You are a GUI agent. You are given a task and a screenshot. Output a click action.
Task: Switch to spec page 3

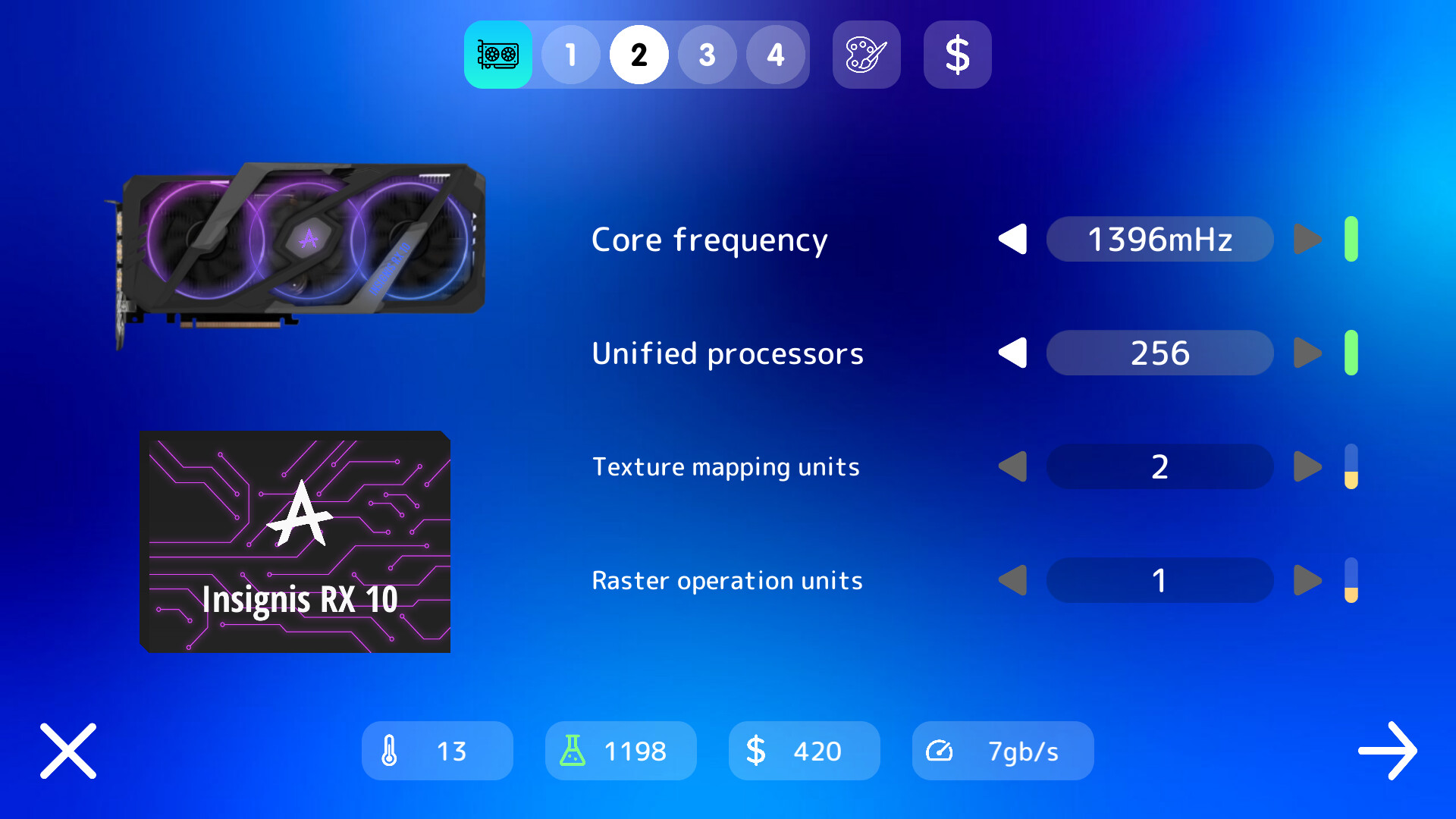coord(708,55)
